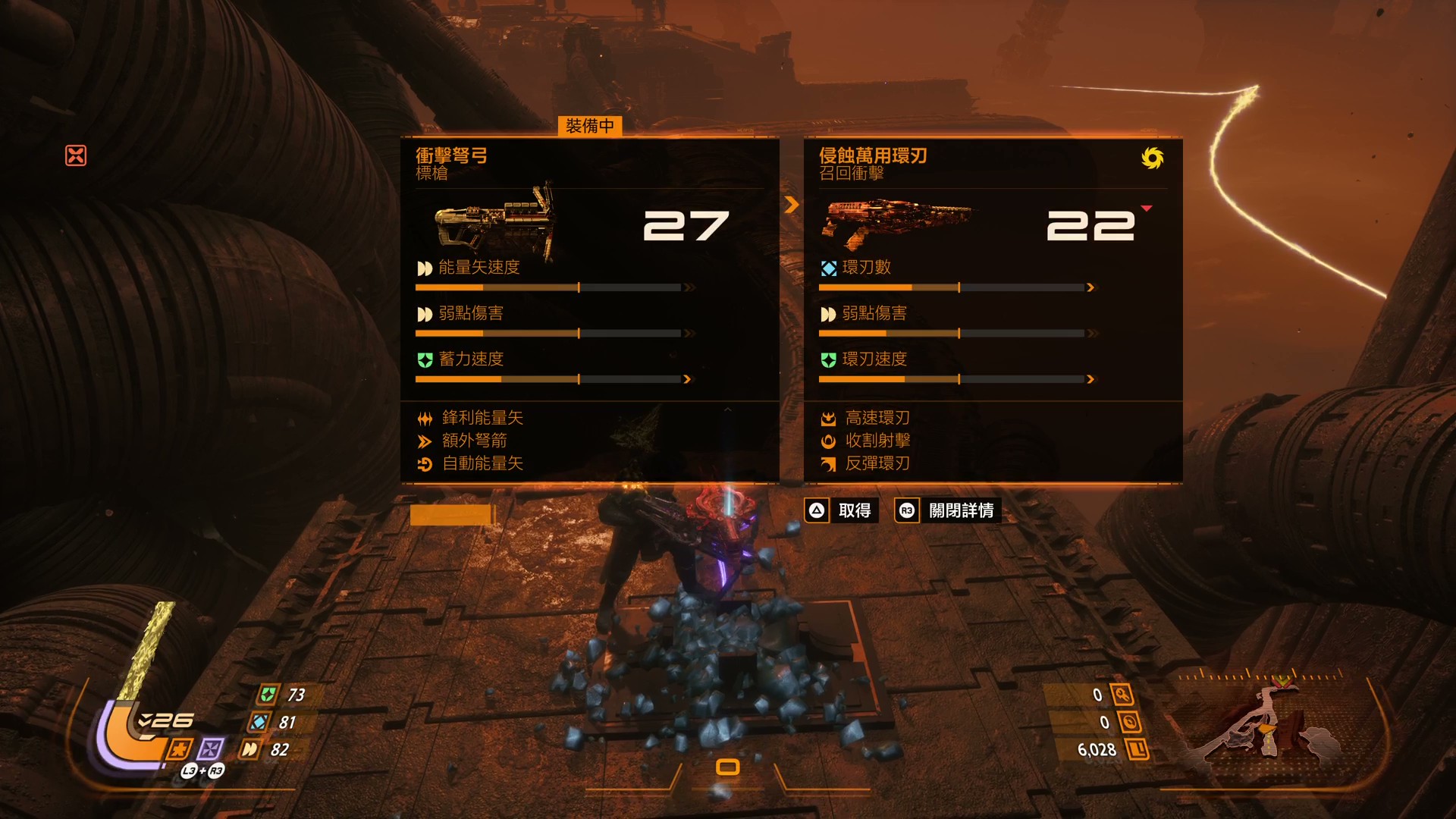
Task: Select the 收割射擊 trait entry
Action: point(877,441)
